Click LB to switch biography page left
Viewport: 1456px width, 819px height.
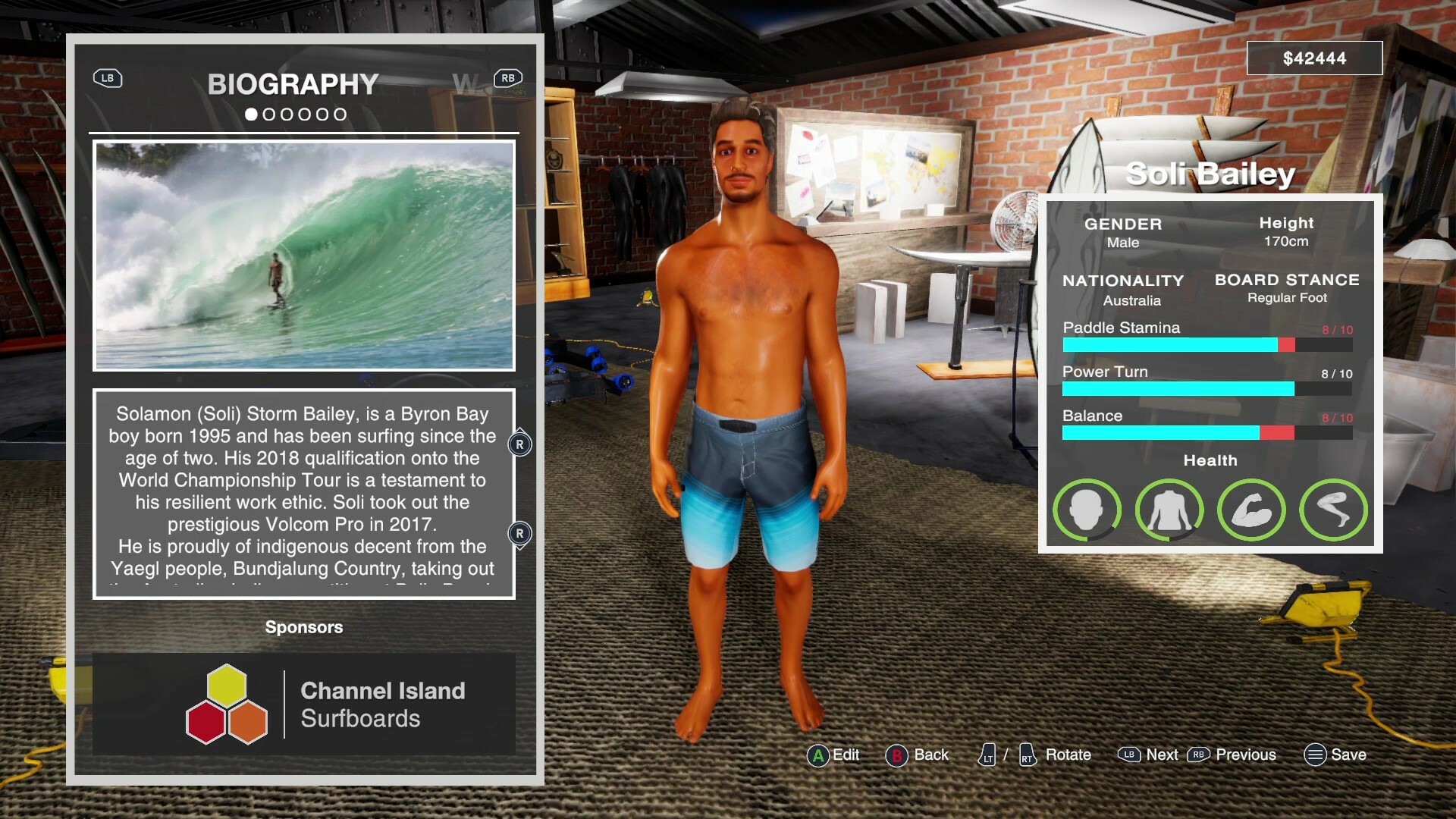[107, 78]
